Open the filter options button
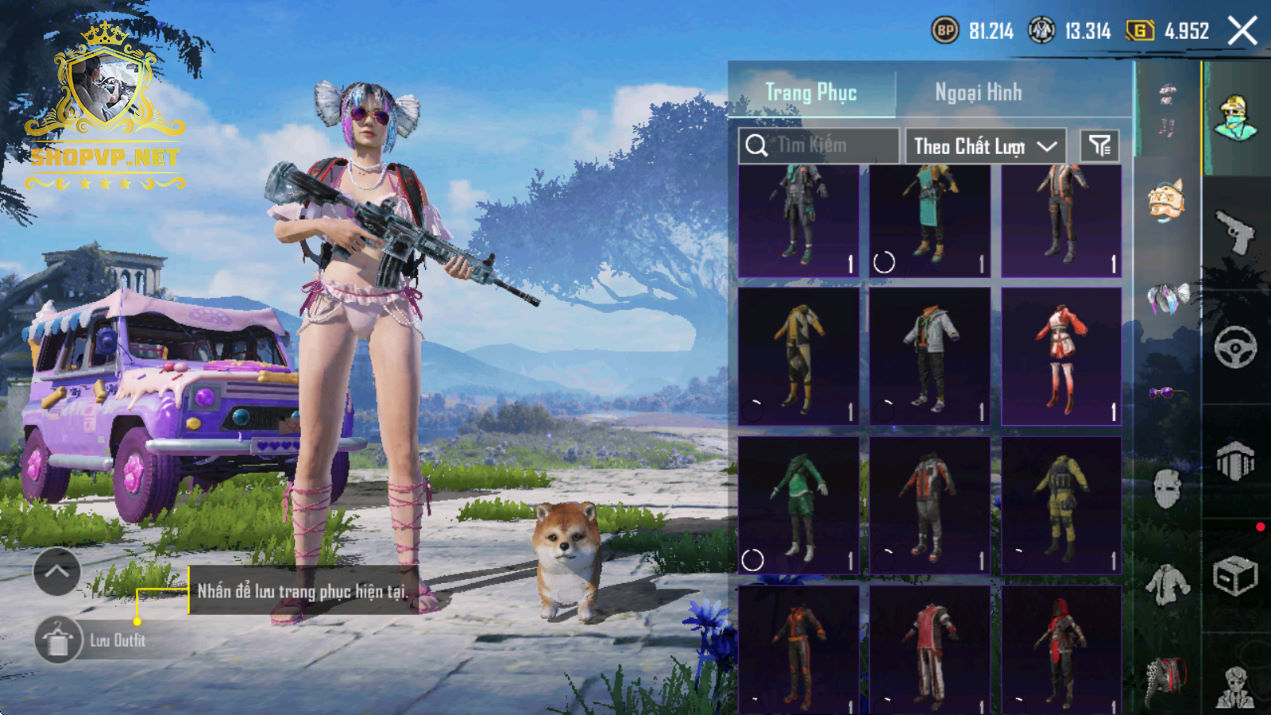Viewport: 1271px width, 715px height. [x=1100, y=146]
